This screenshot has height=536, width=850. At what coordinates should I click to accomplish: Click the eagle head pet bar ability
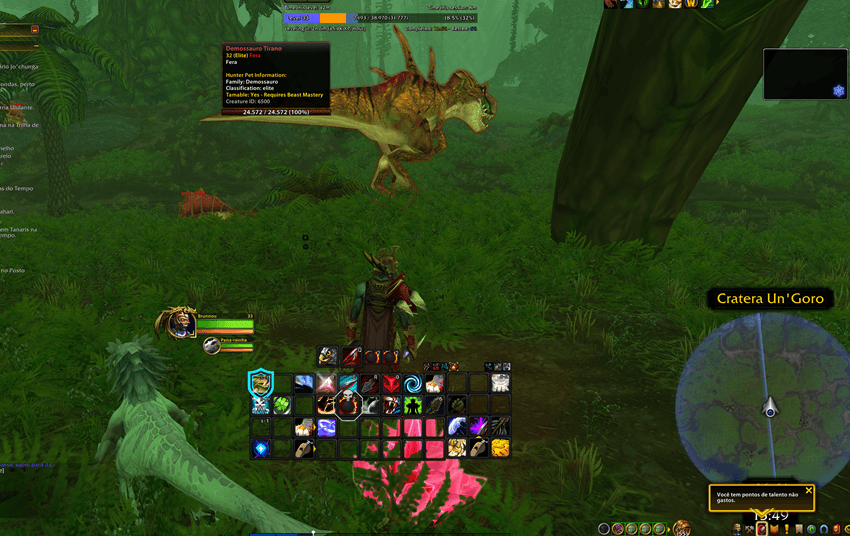(x=328, y=356)
